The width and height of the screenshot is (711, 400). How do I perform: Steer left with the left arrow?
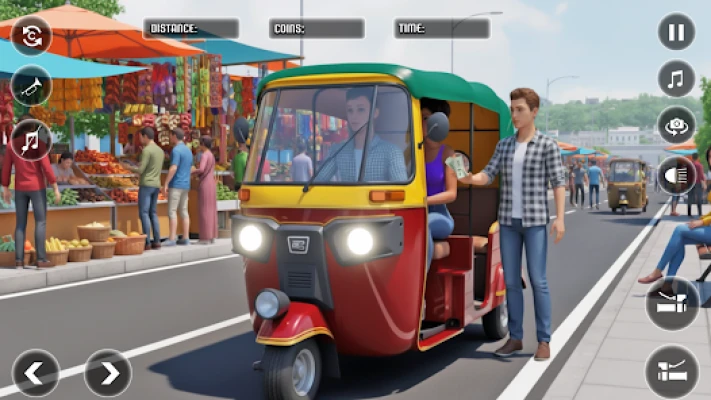tap(35, 373)
